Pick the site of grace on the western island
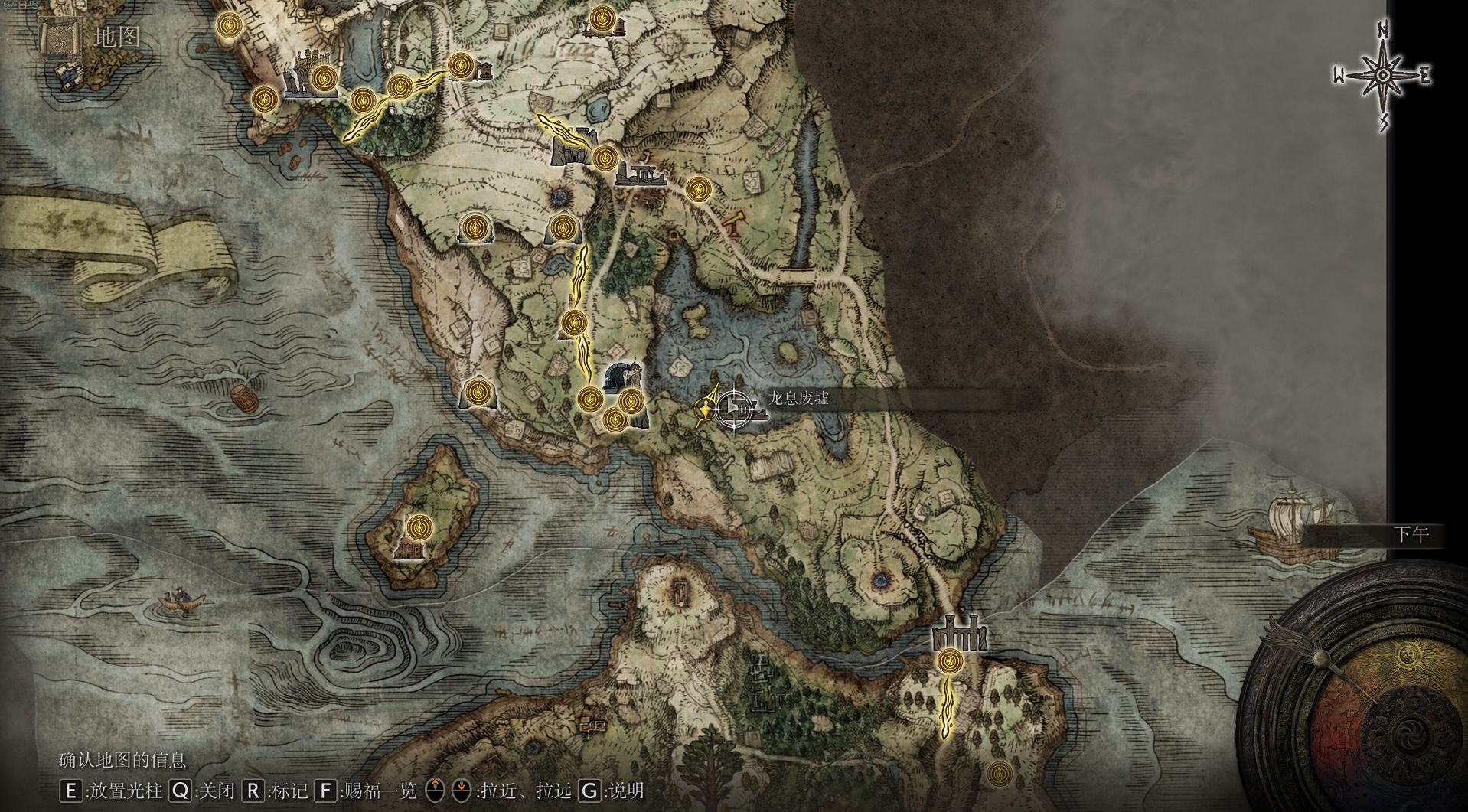1468x812 pixels. pyautogui.click(x=419, y=527)
